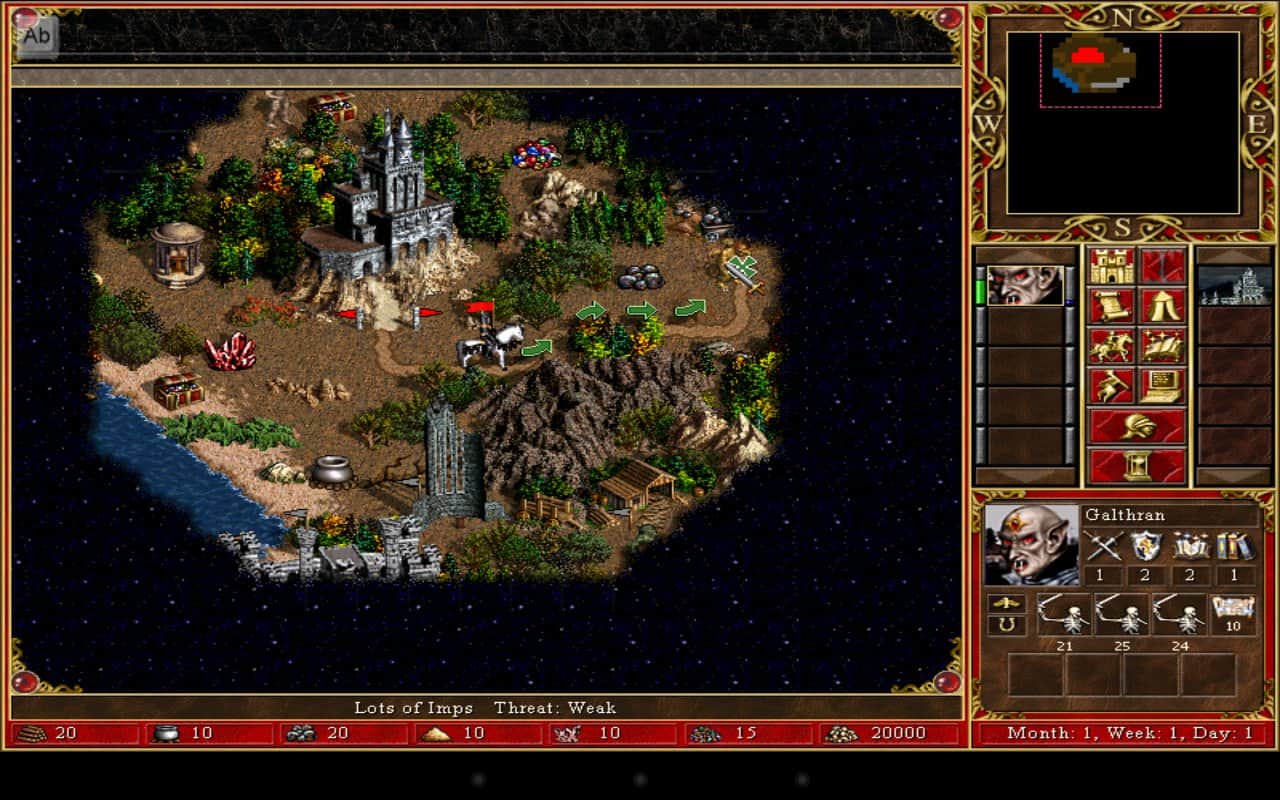
Task: Toggle hero sleep with the tent icon
Action: click(1160, 305)
